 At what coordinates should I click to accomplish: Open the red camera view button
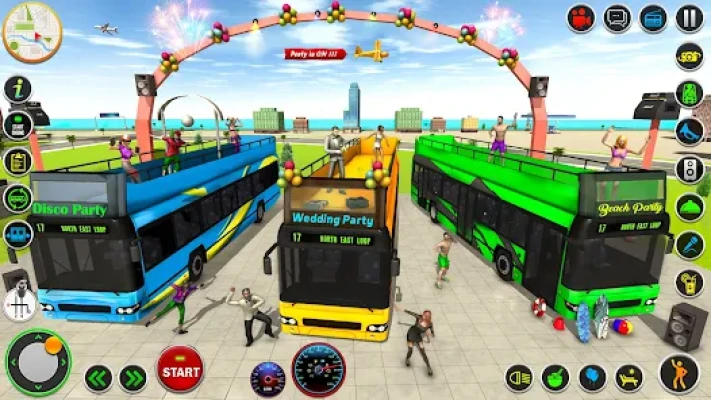tap(582, 17)
